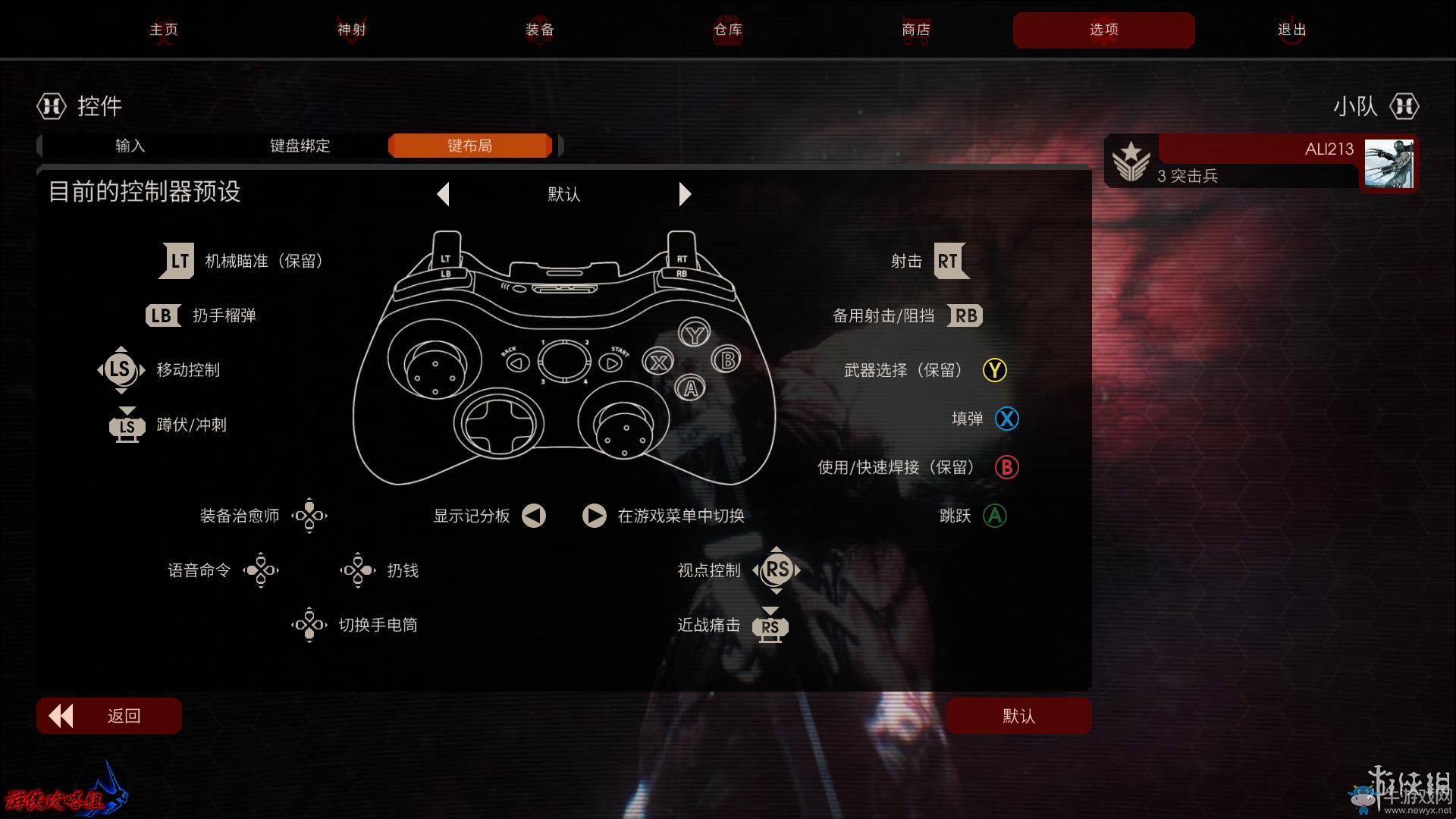Select the 键布局 controller layout tab
1456x819 pixels.
point(469,146)
